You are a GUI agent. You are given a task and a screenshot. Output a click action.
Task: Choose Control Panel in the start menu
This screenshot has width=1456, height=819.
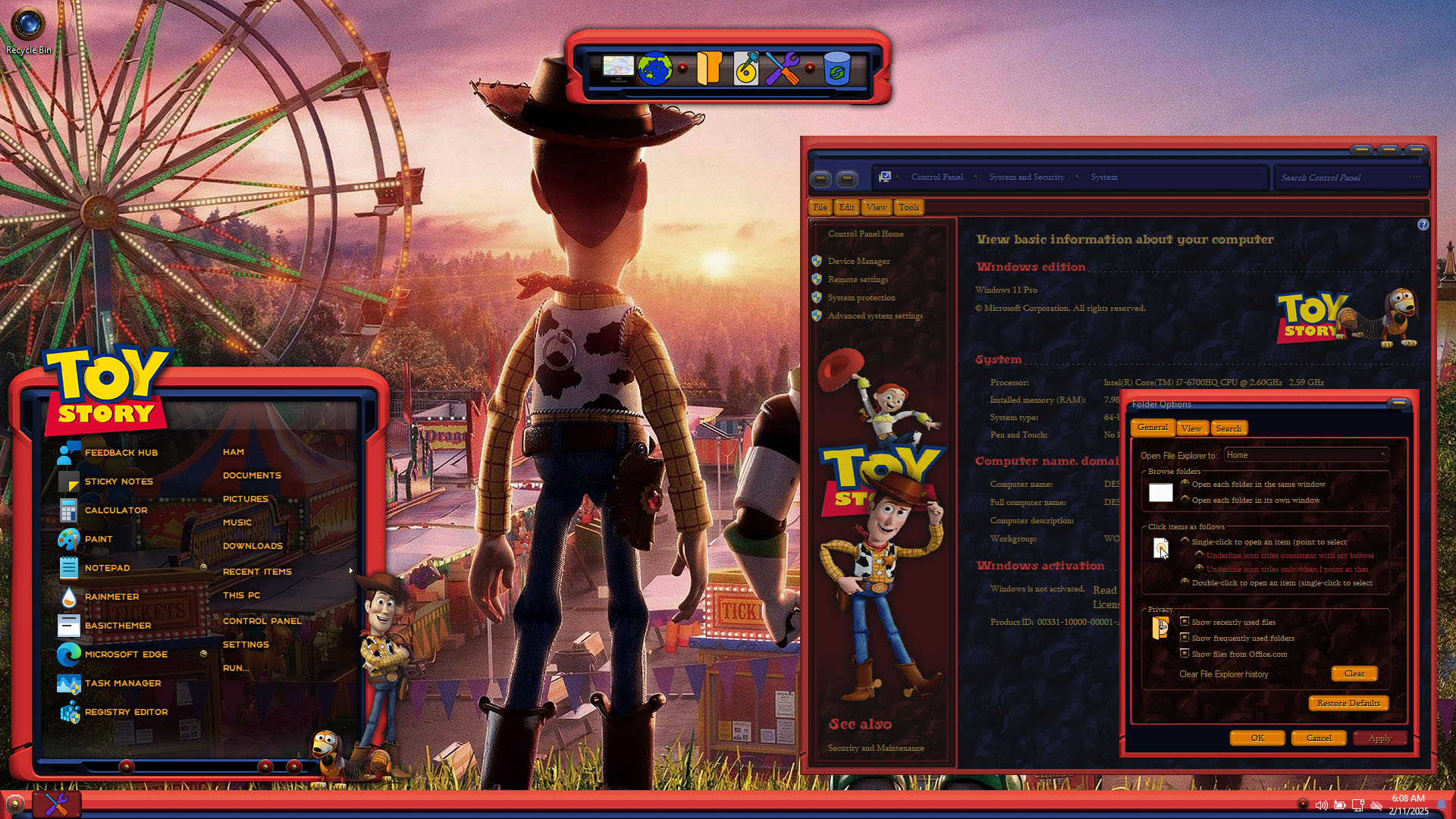[262, 621]
